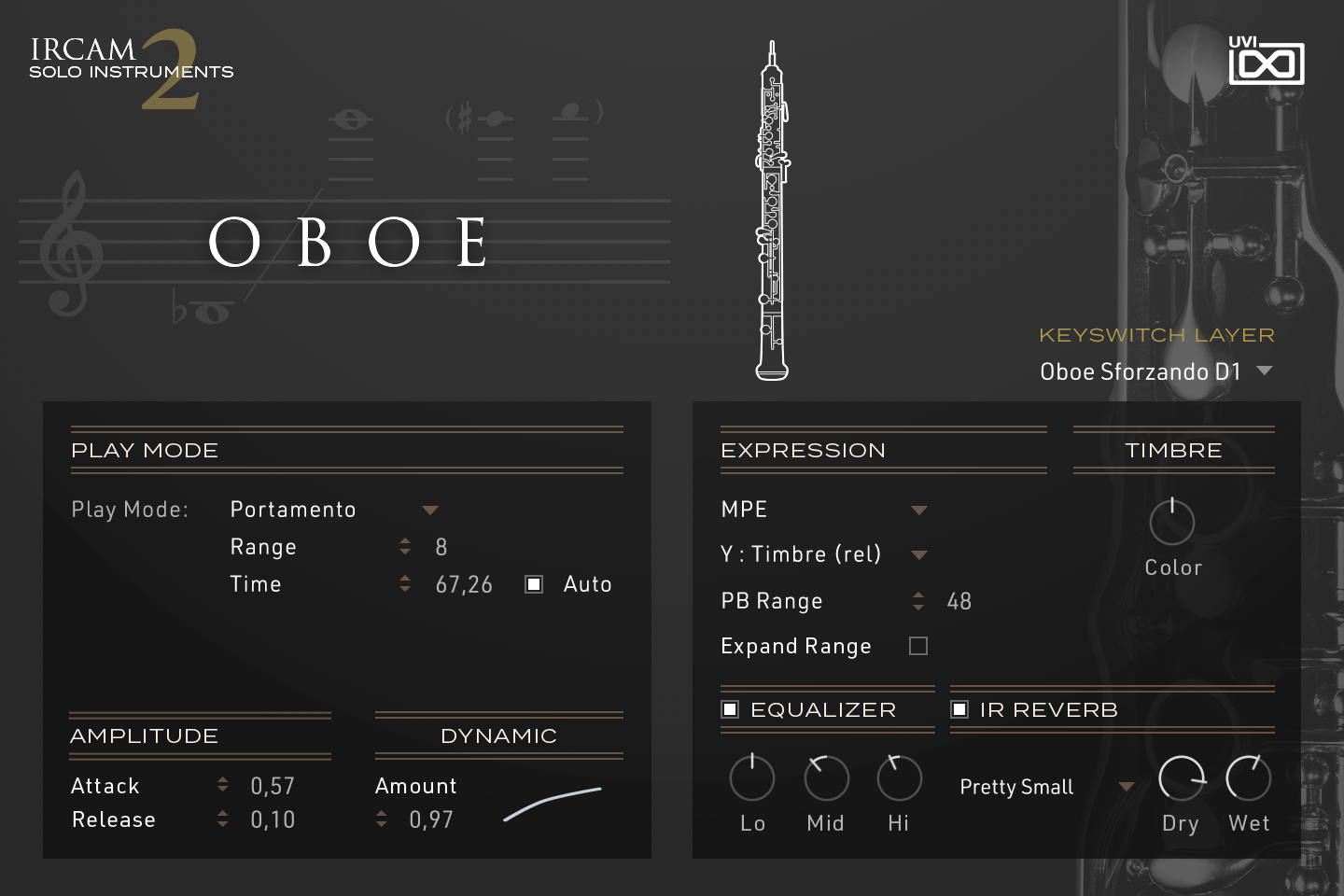Viewport: 1344px width, 896px height.
Task: Click the IRCAM Solo Instruments 2 logo
Action: point(131,65)
